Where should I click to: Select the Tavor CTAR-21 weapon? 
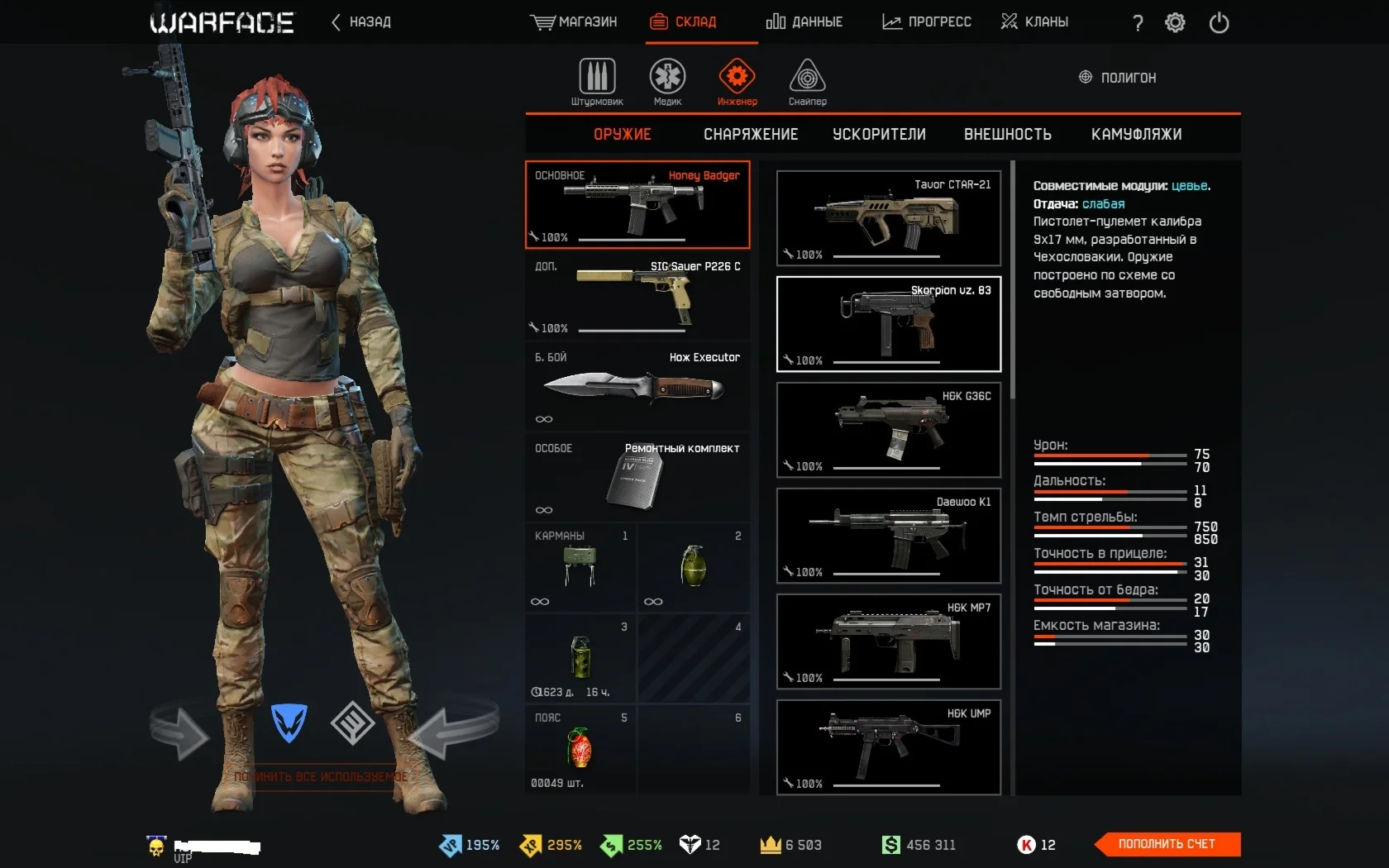[889, 218]
